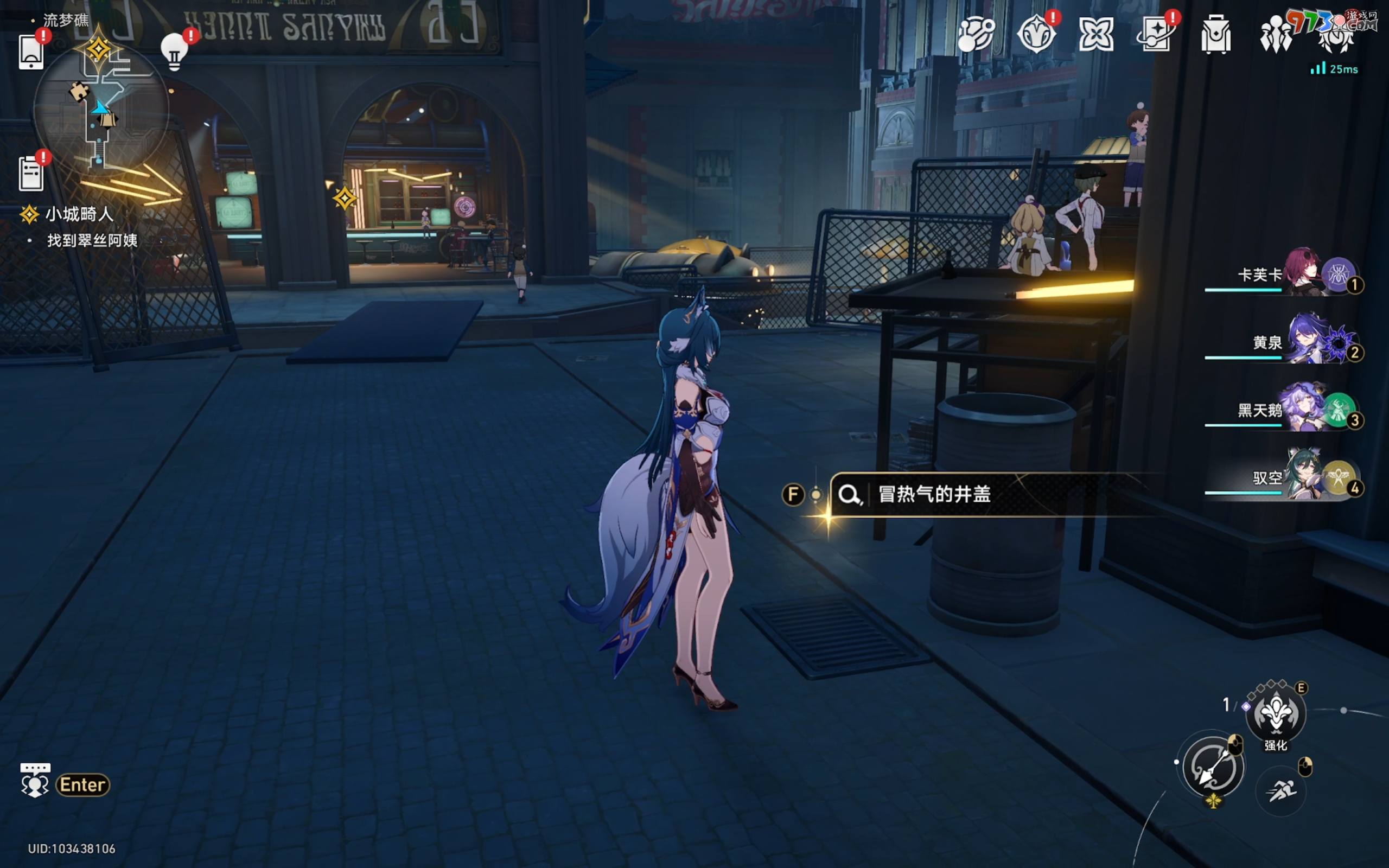Select the 小城畸人 quest tracker
The width and height of the screenshot is (1389, 868).
(79, 215)
